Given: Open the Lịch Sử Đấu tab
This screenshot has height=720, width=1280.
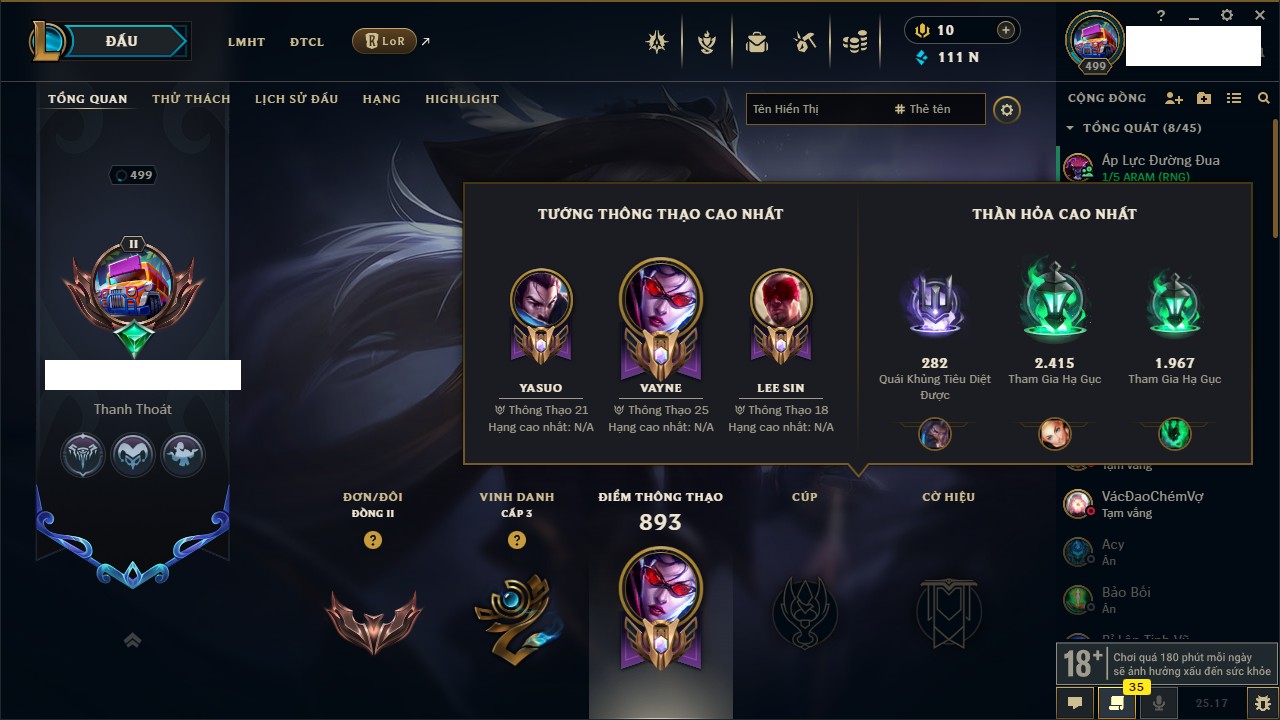Looking at the screenshot, I should (x=296, y=99).
